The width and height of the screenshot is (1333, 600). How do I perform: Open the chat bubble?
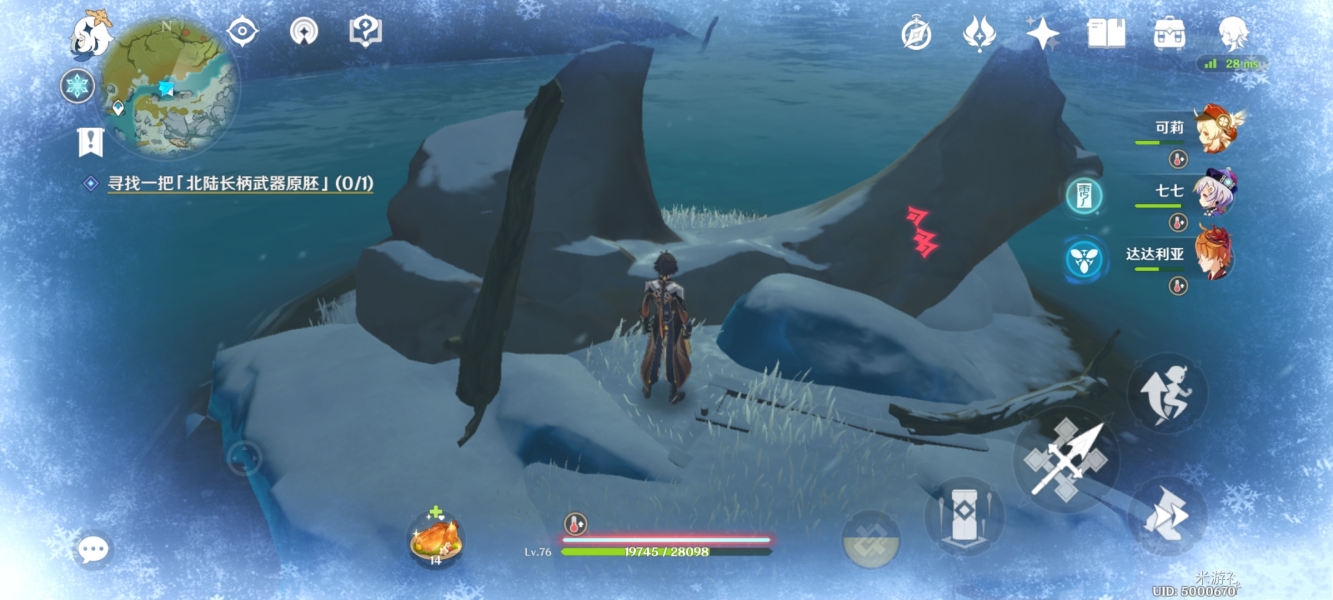coord(93,548)
